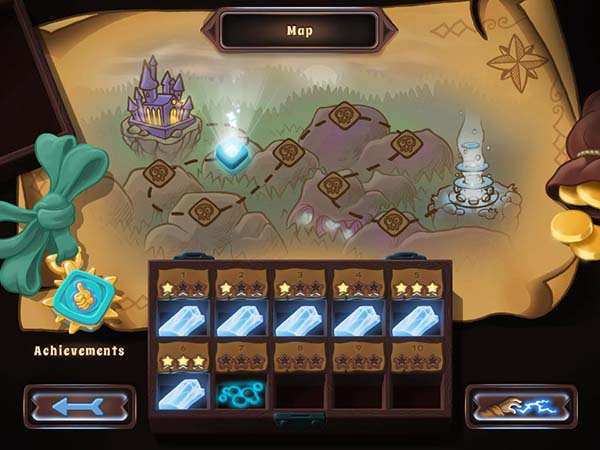This screenshot has height=450, width=600.
Task: Choose level 2 crystal slot
Action: click(x=241, y=317)
